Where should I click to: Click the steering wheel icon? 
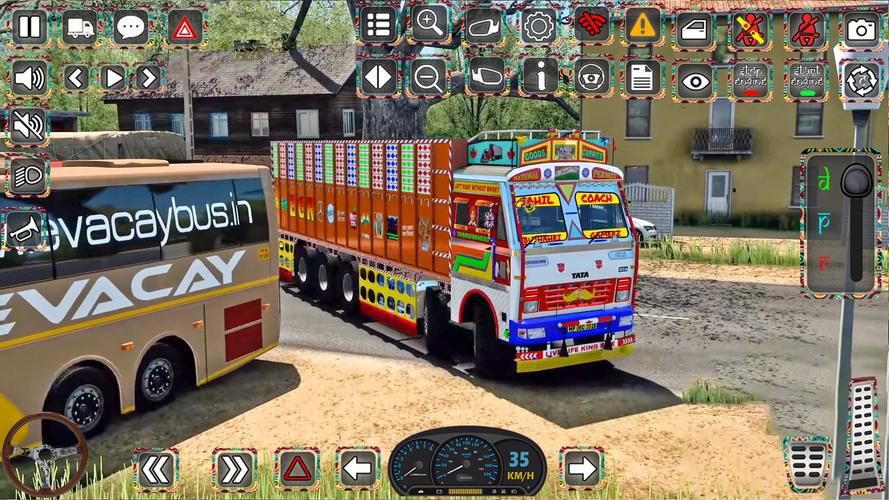[592, 76]
